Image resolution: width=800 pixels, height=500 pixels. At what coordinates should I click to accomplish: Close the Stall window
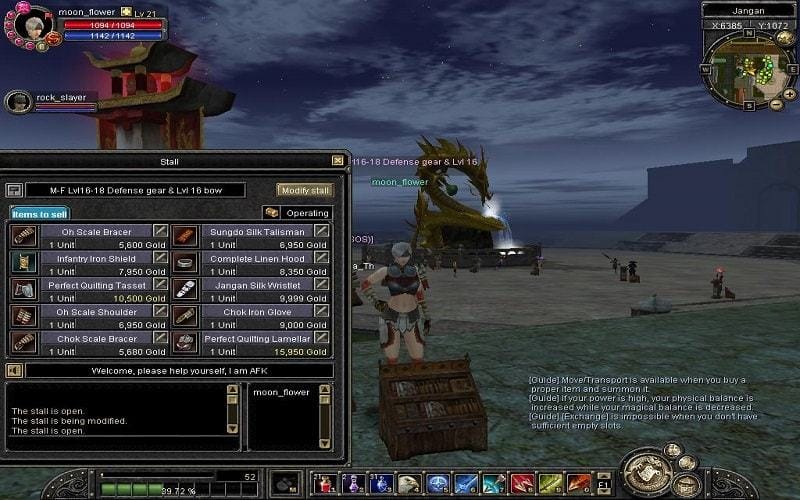[337, 160]
